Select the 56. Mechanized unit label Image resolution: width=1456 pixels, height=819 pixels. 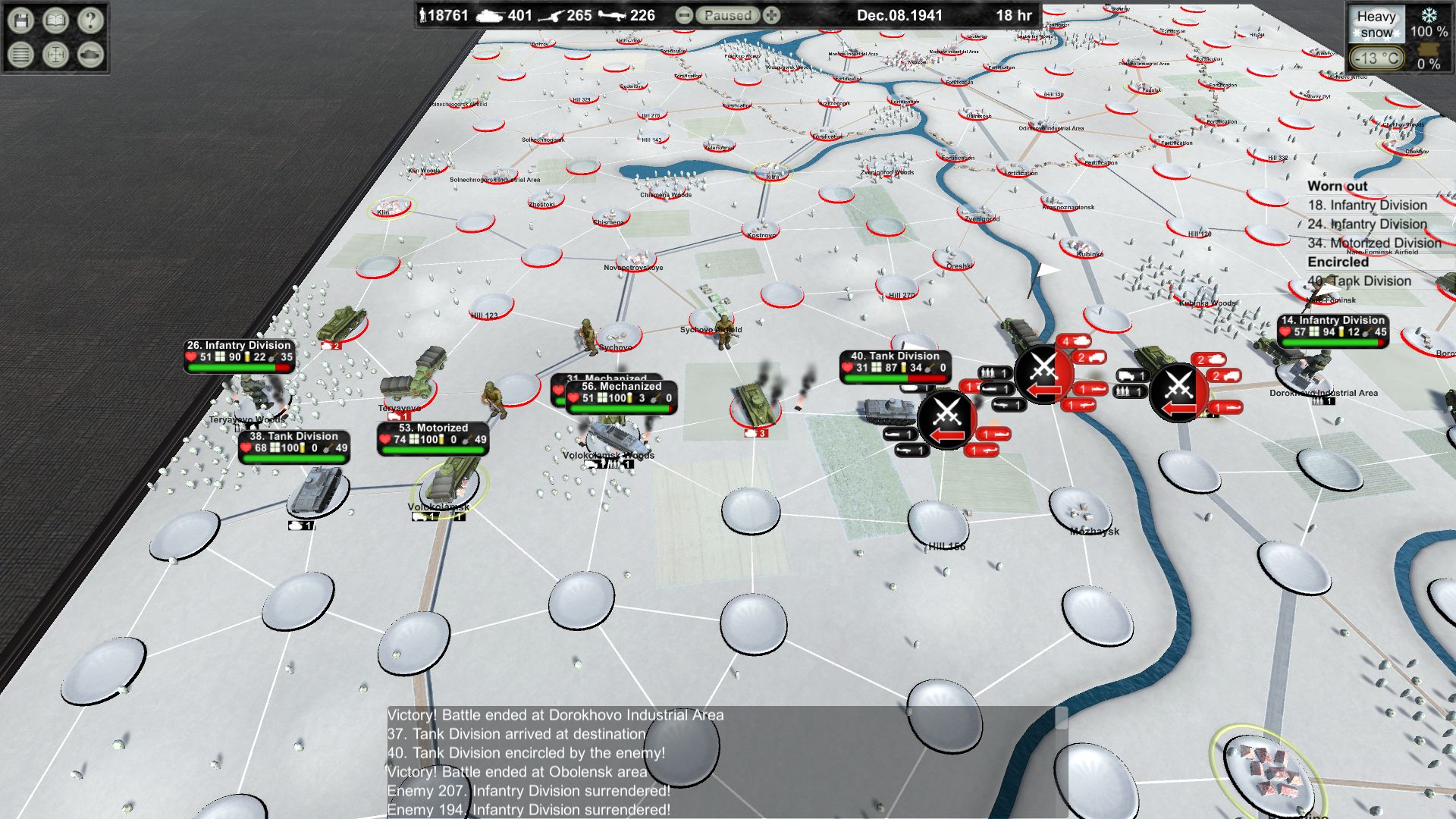coord(621,387)
